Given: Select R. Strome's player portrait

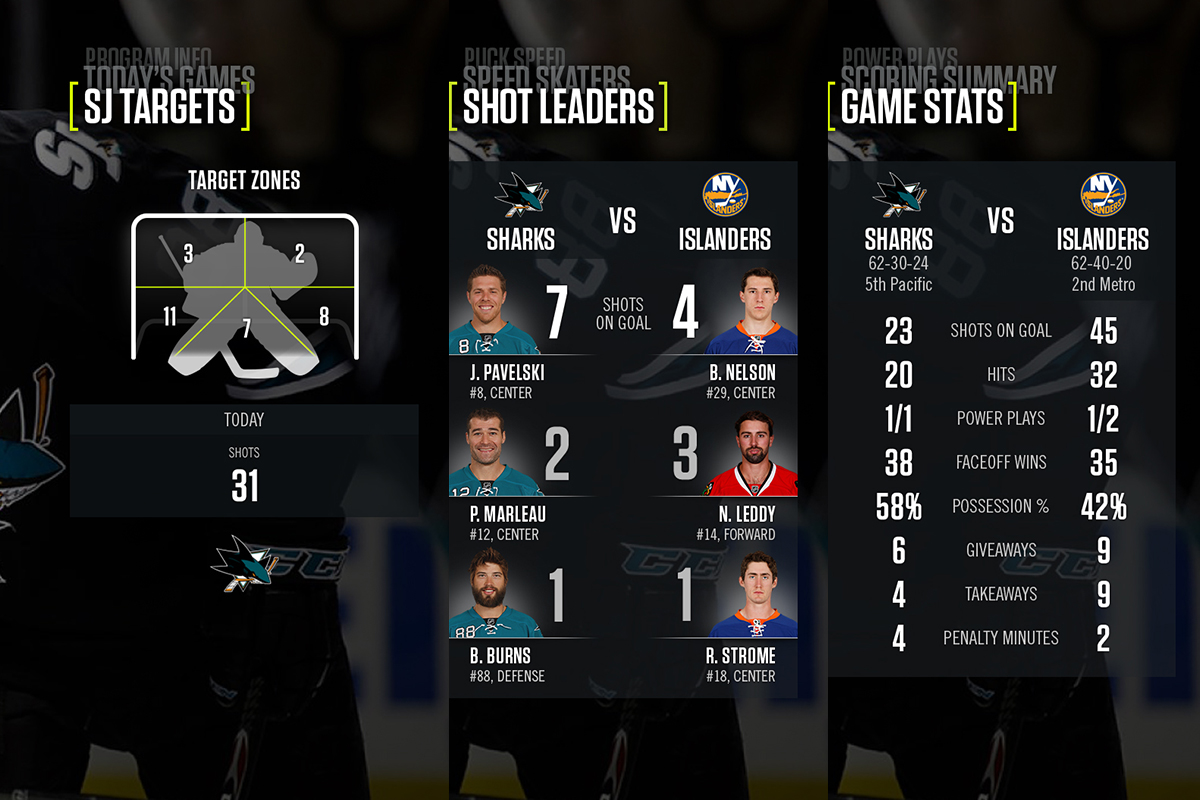Looking at the screenshot, I should click(x=752, y=594).
